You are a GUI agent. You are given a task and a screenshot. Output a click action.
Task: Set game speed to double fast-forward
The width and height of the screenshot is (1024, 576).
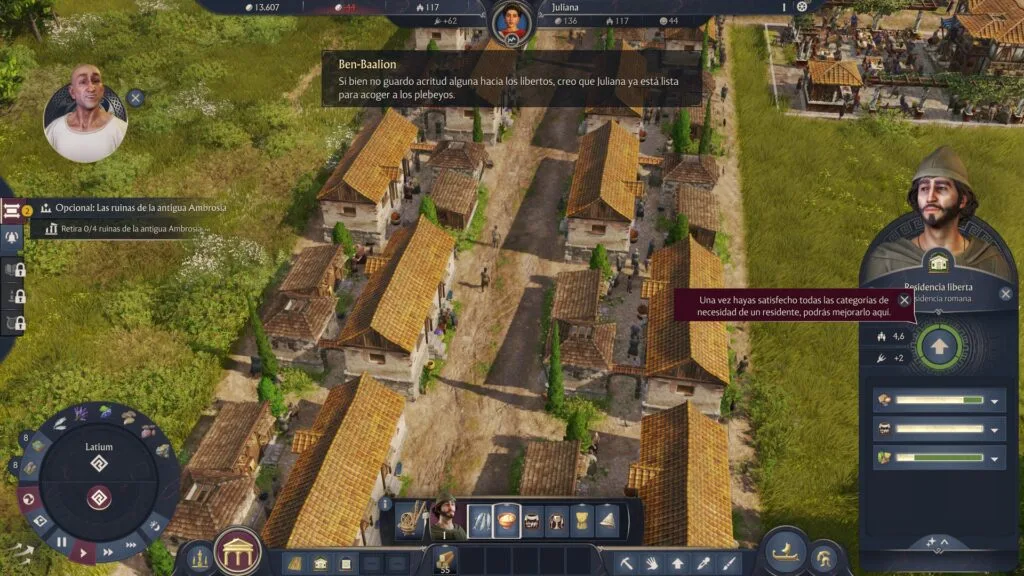click(107, 551)
